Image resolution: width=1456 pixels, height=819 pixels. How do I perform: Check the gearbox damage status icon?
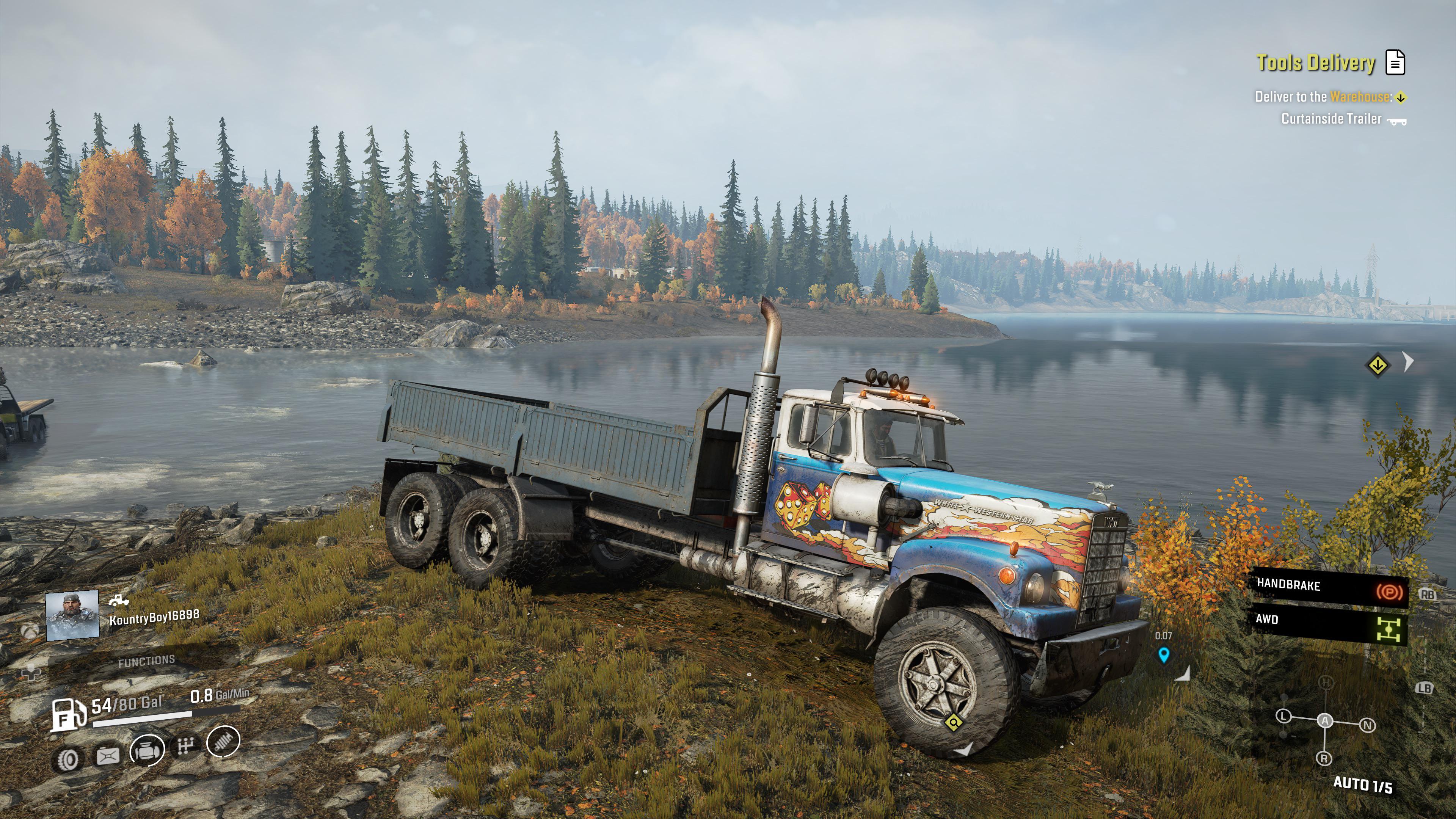pos(185,746)
